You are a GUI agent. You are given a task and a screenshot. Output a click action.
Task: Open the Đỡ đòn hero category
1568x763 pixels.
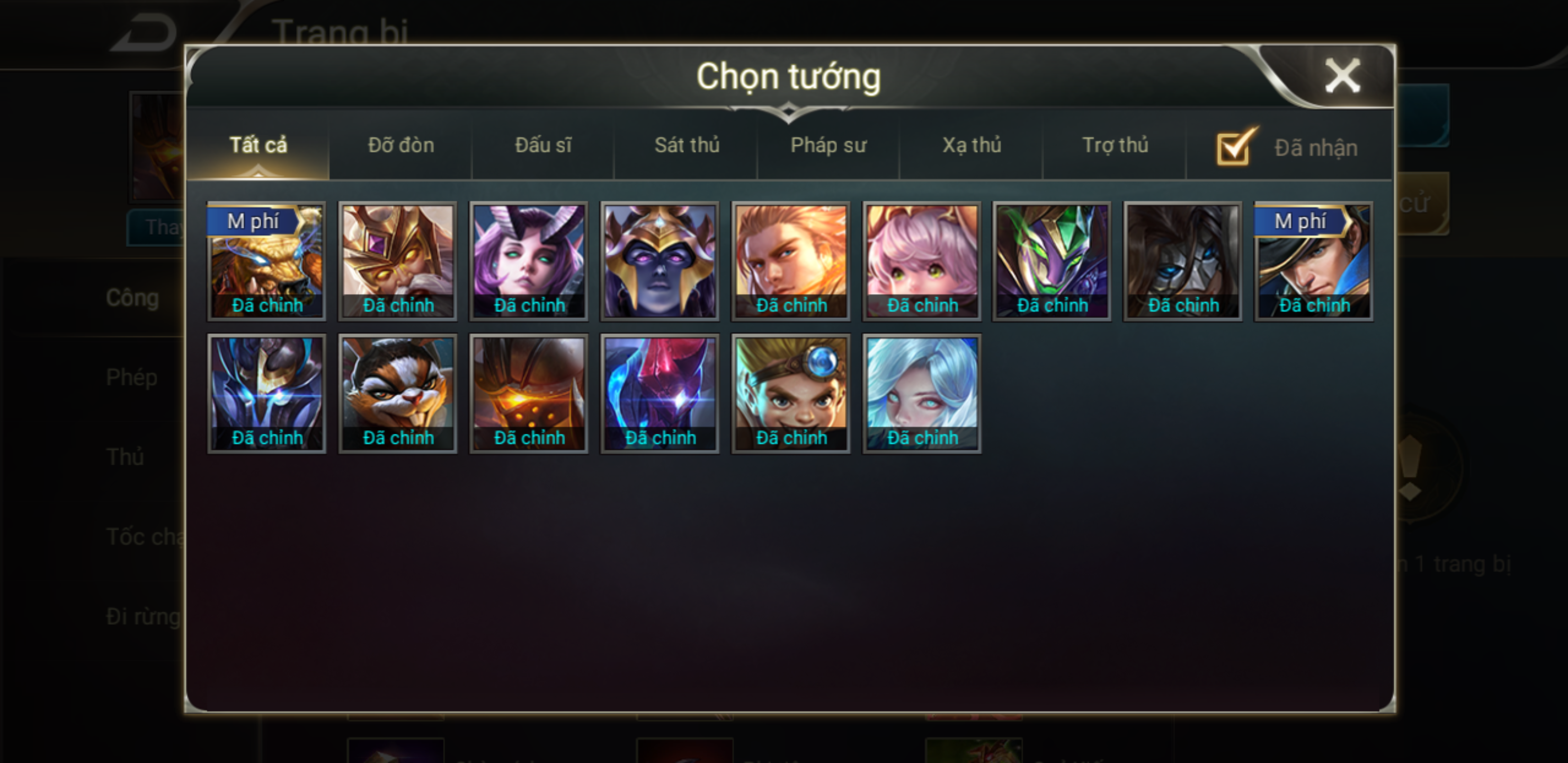coord(401,145)
